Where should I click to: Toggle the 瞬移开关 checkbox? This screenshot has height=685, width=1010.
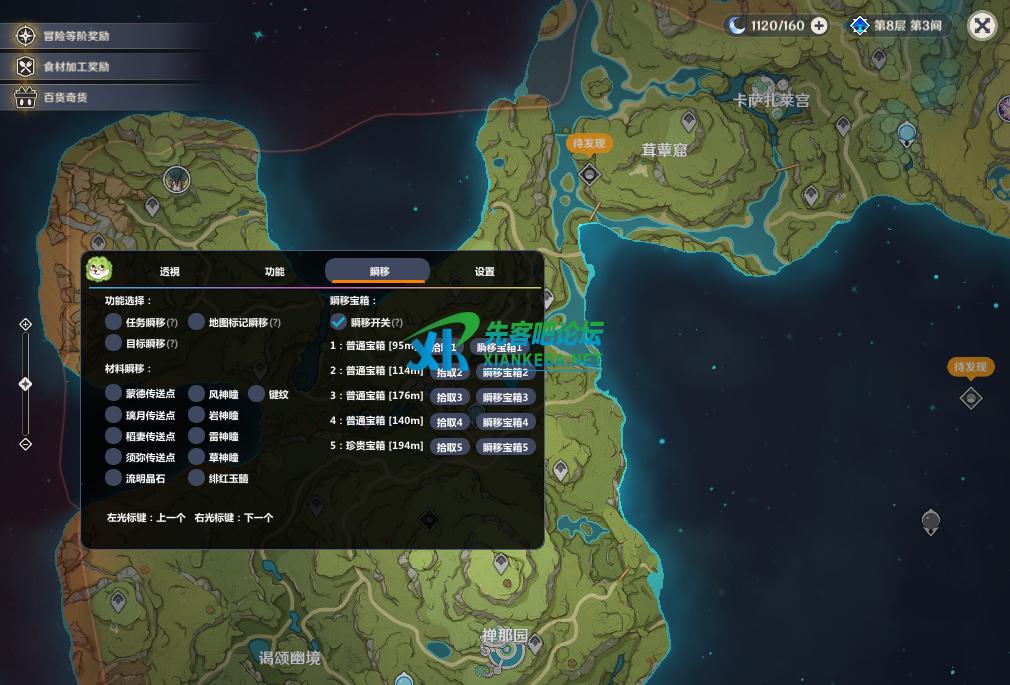[x=339, y=322]
